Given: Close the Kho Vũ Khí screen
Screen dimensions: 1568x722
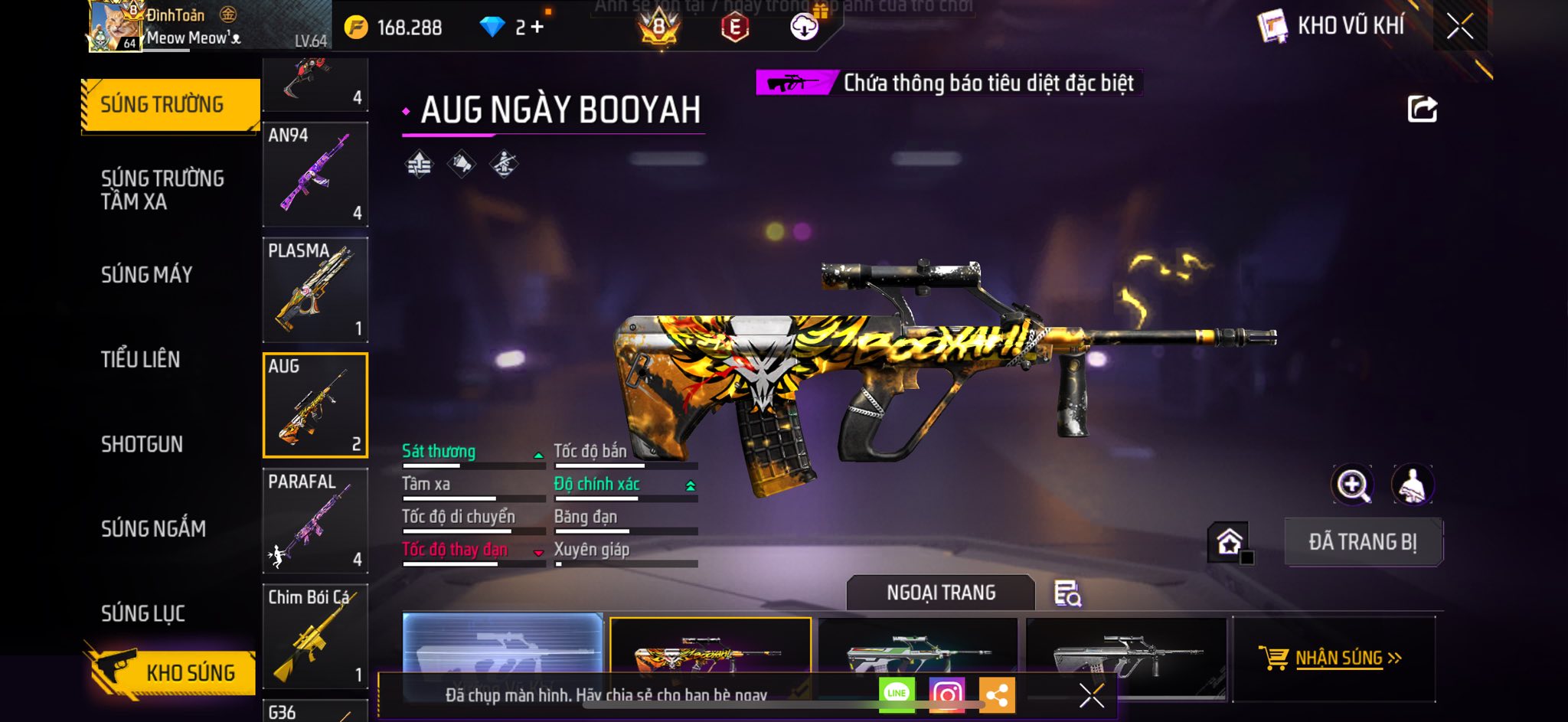Looking at the screenshot, I should click(x=1459, y=27).
